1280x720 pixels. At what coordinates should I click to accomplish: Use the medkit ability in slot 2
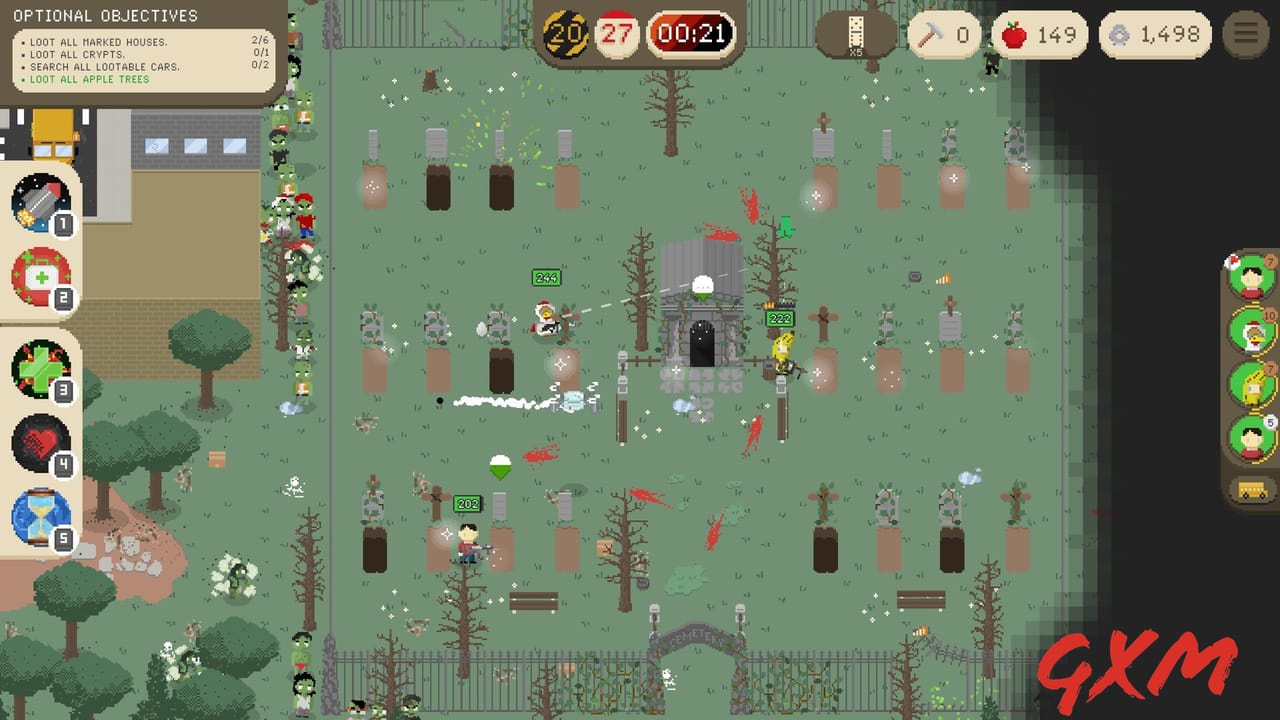click(40, 275)
